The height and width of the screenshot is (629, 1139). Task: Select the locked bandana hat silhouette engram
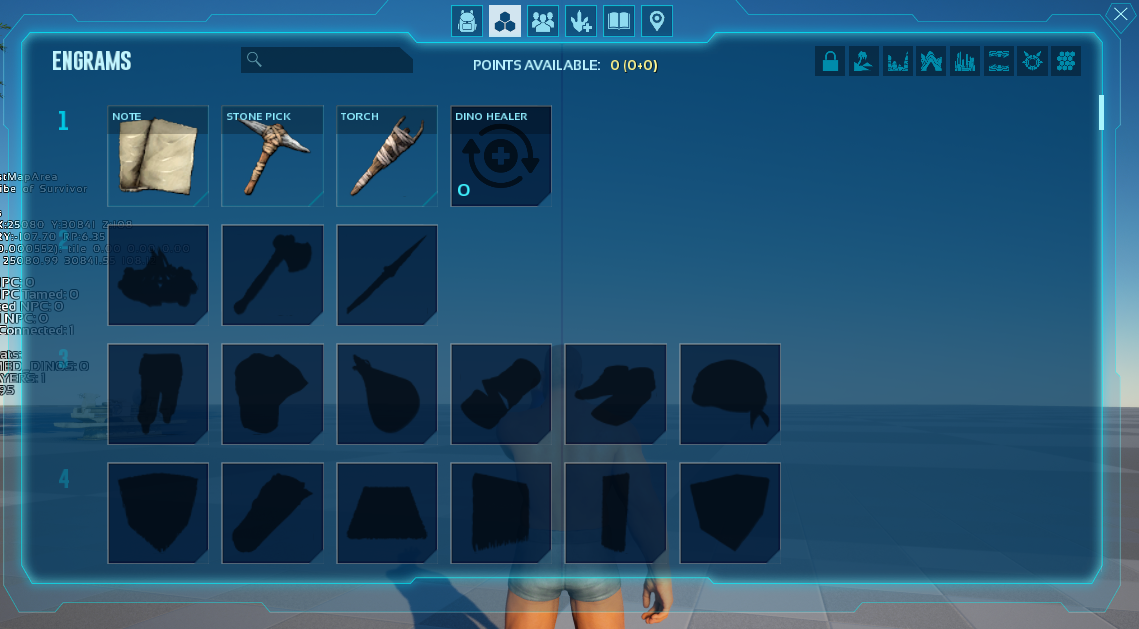click(730, 394)
